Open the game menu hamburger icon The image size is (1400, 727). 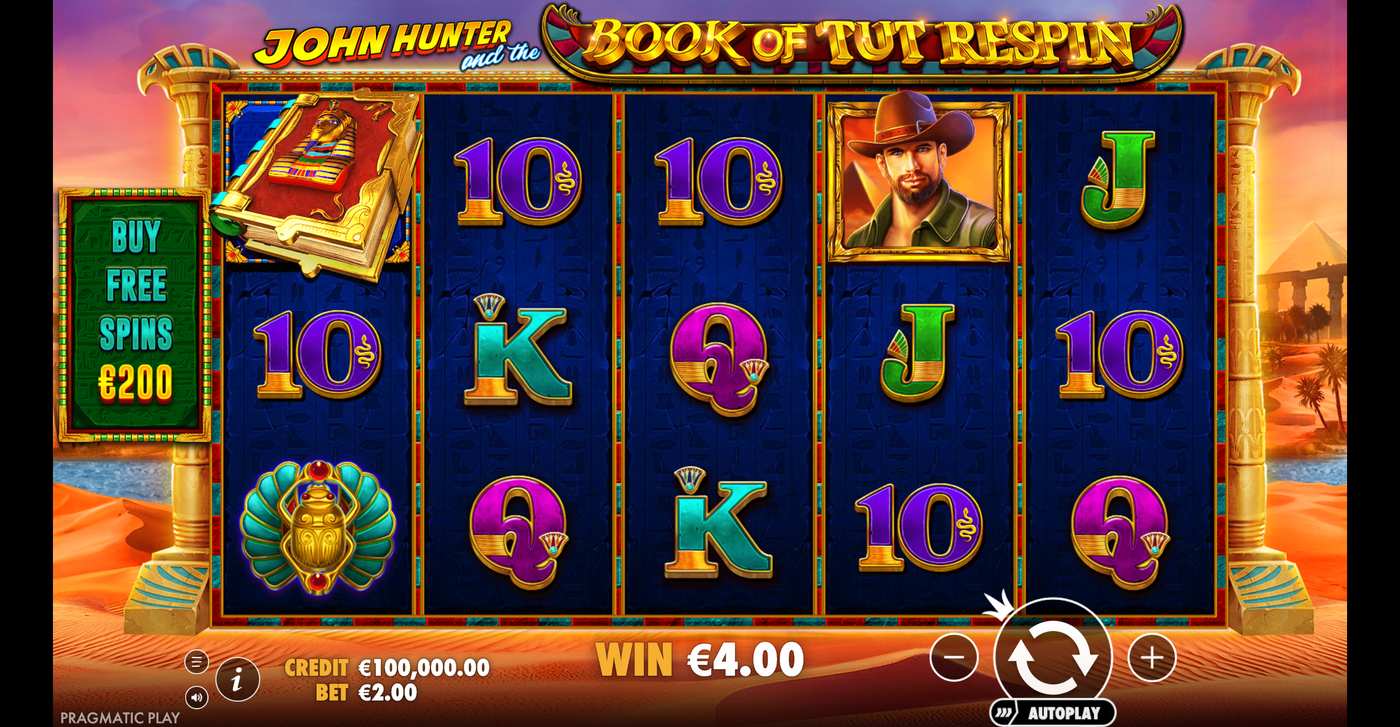198,661
